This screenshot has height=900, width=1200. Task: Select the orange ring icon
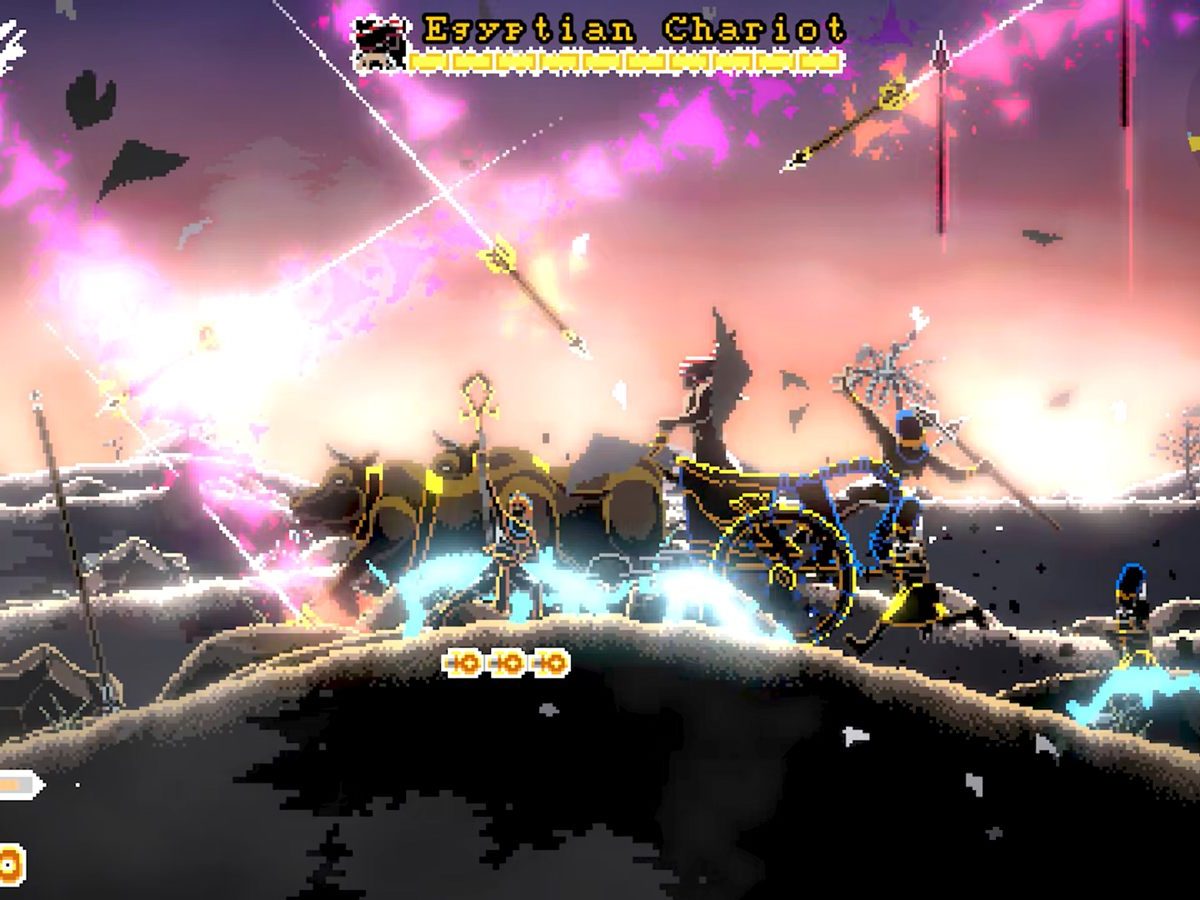pyautogui.click(x=10, y=864)
